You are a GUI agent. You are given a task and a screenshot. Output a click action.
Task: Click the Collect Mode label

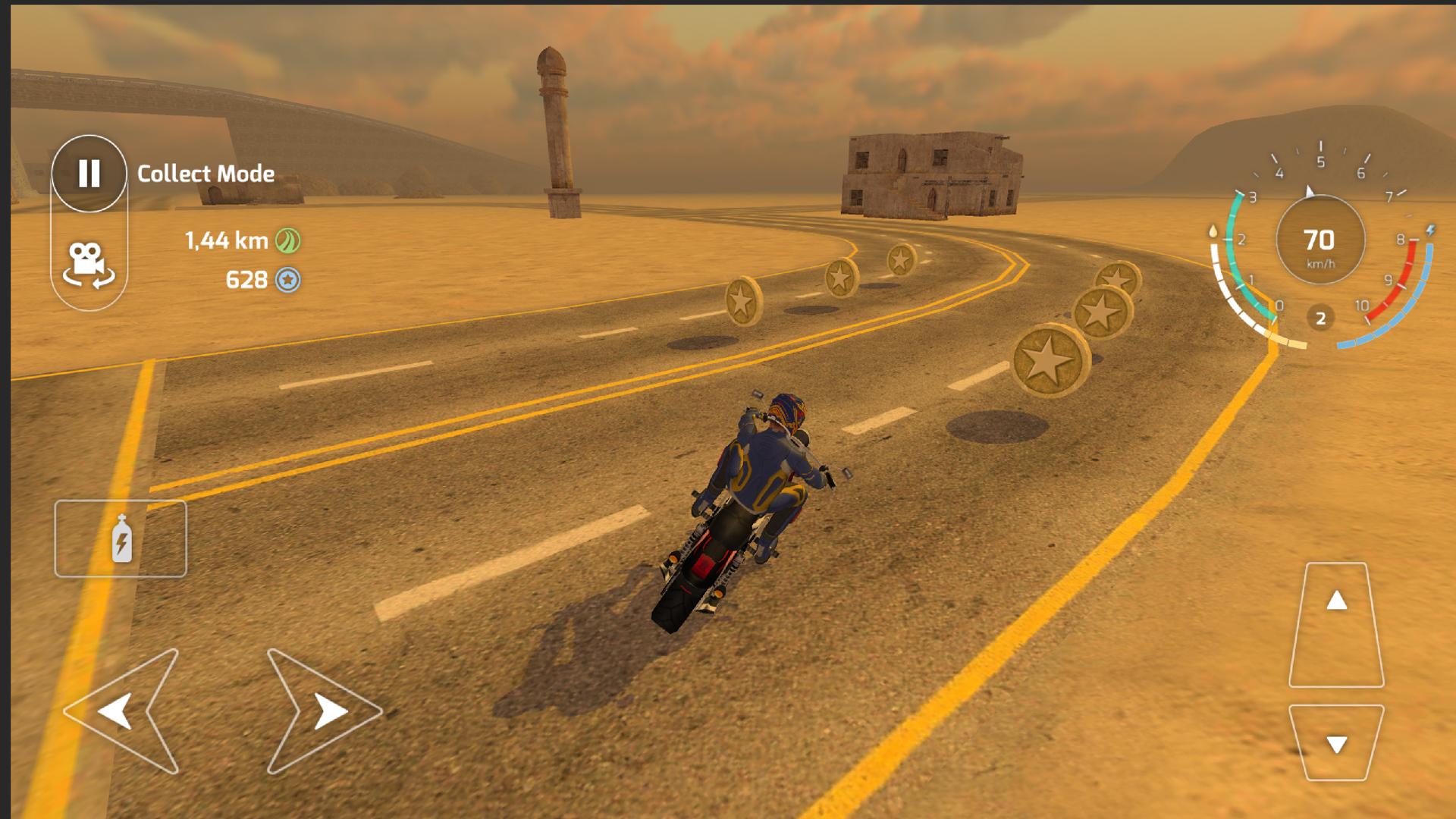pos(205,174)
